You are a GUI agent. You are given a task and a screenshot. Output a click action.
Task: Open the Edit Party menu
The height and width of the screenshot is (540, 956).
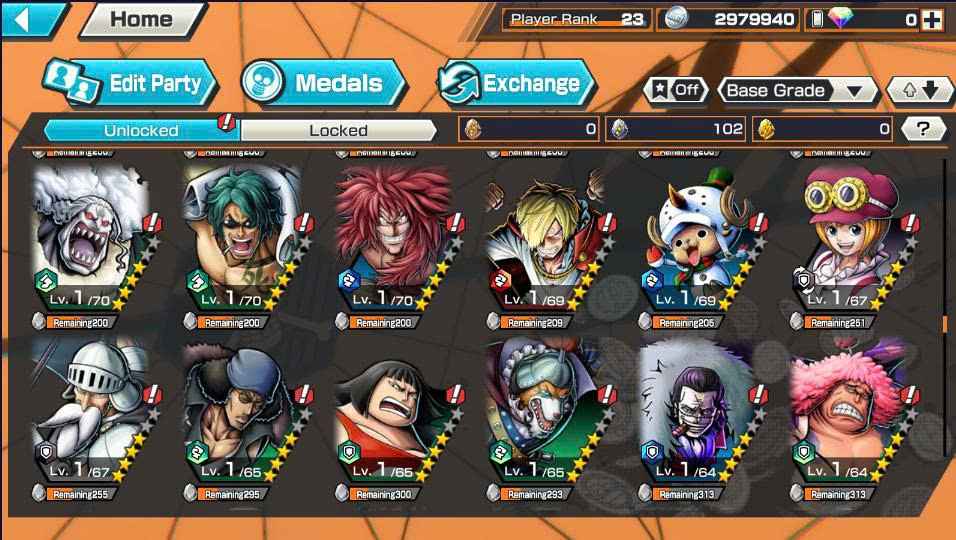point(130,83)
